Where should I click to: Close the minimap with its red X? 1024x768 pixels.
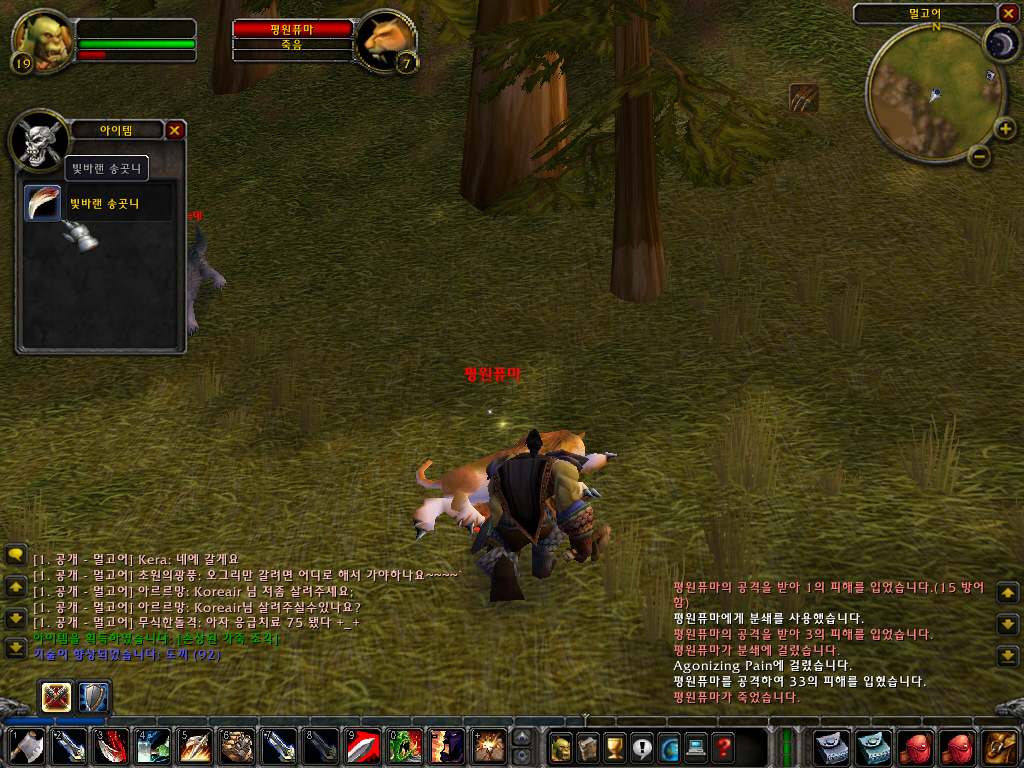tap(1007, 13)
